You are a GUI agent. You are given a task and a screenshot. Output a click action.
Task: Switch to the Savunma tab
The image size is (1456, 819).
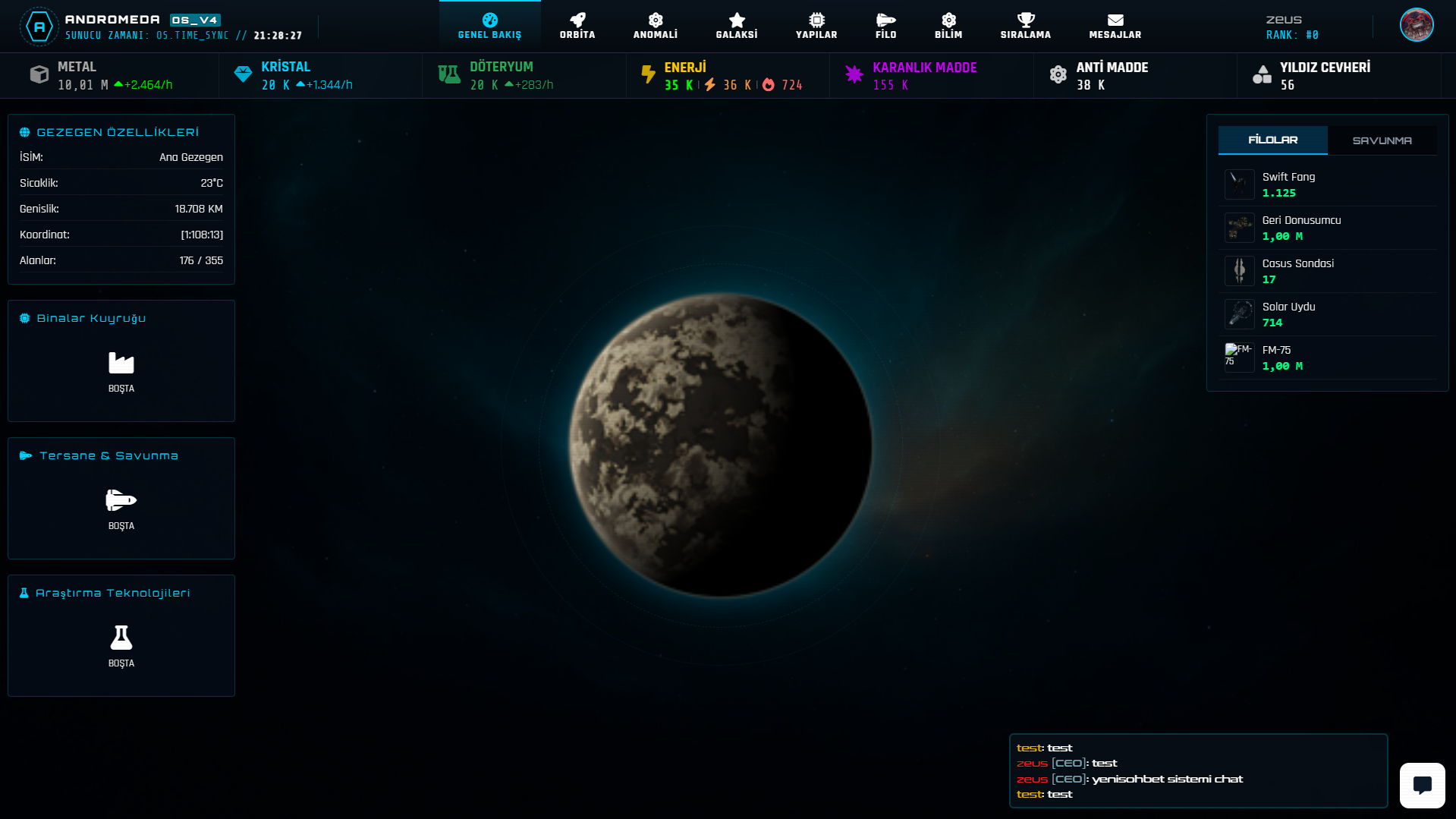coord(1382,140)
